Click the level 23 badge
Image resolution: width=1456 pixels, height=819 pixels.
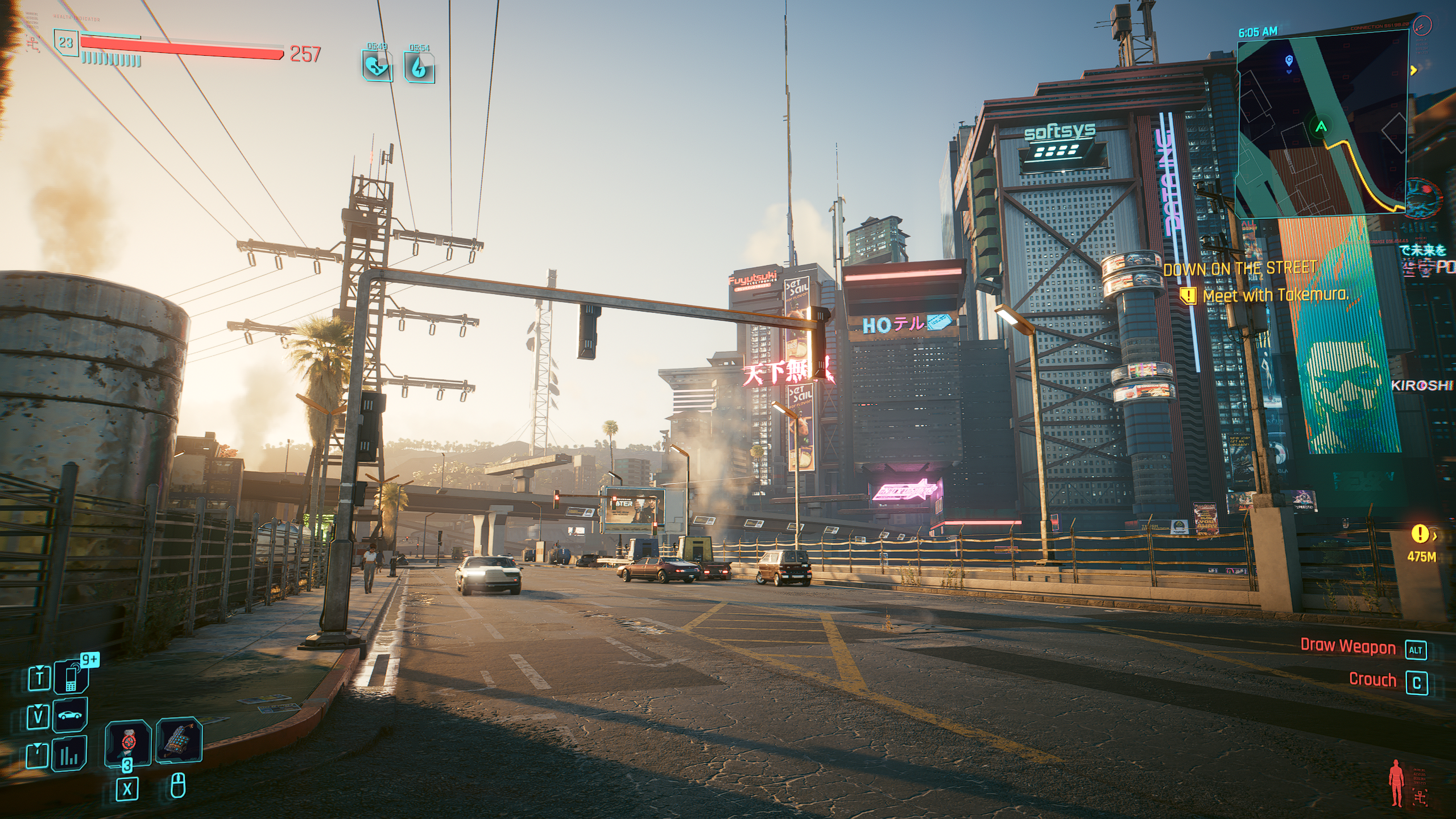coord(66,42)
